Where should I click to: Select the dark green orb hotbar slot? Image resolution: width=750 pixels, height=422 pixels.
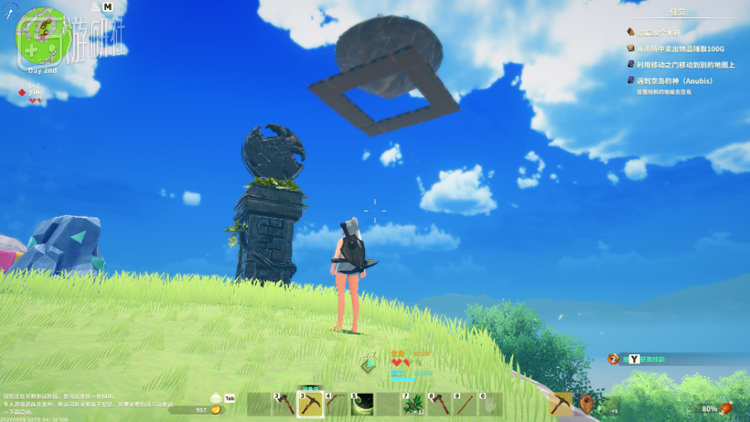[x=361, y=404]
